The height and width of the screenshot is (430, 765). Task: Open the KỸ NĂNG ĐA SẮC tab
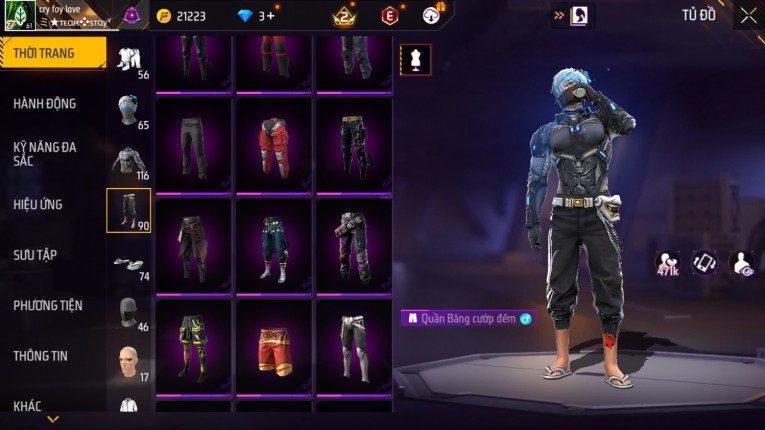pyautogui.click(x=45, y=154)
